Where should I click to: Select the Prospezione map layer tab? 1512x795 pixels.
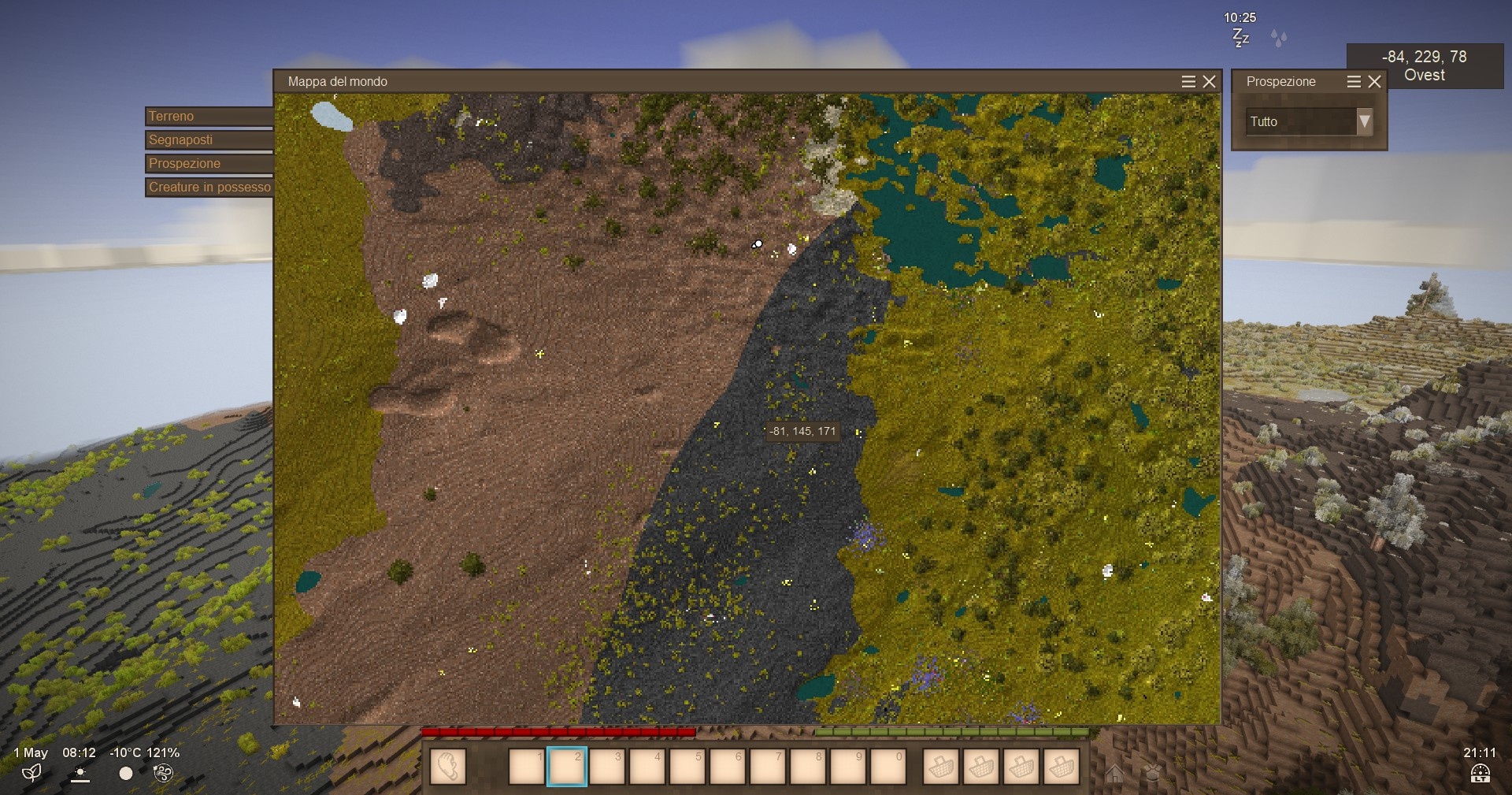(209, 163)
